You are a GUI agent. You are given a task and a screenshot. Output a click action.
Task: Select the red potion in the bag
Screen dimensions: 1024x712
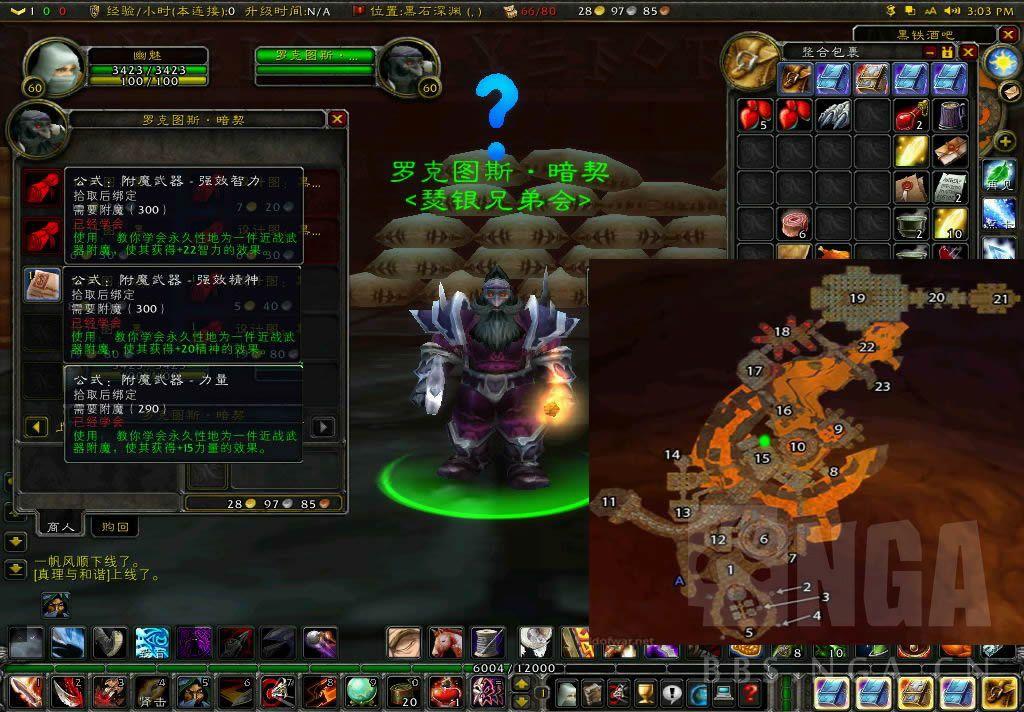point(910,116)
